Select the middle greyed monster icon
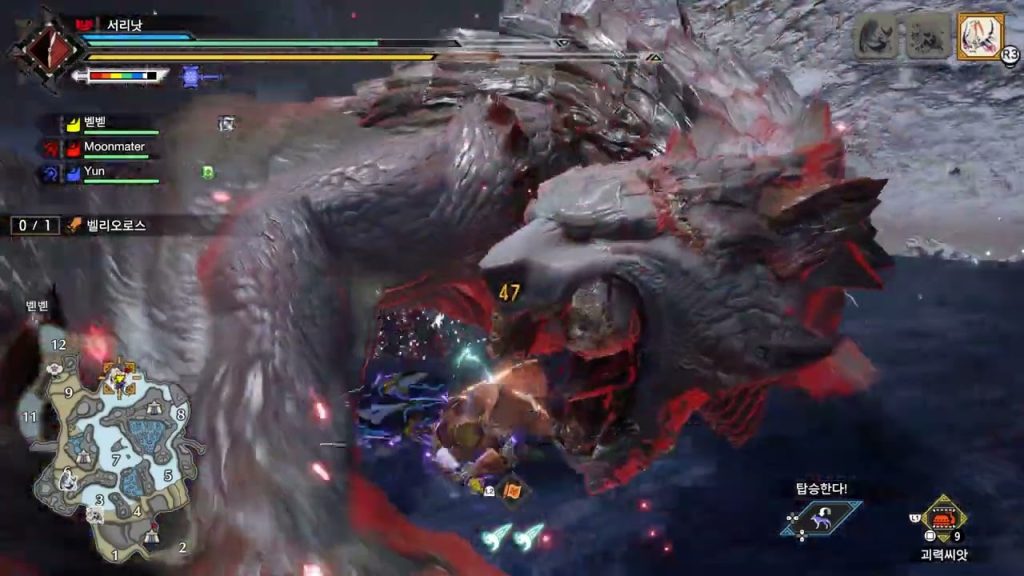 pyautogui.click(x=926, y=37)
